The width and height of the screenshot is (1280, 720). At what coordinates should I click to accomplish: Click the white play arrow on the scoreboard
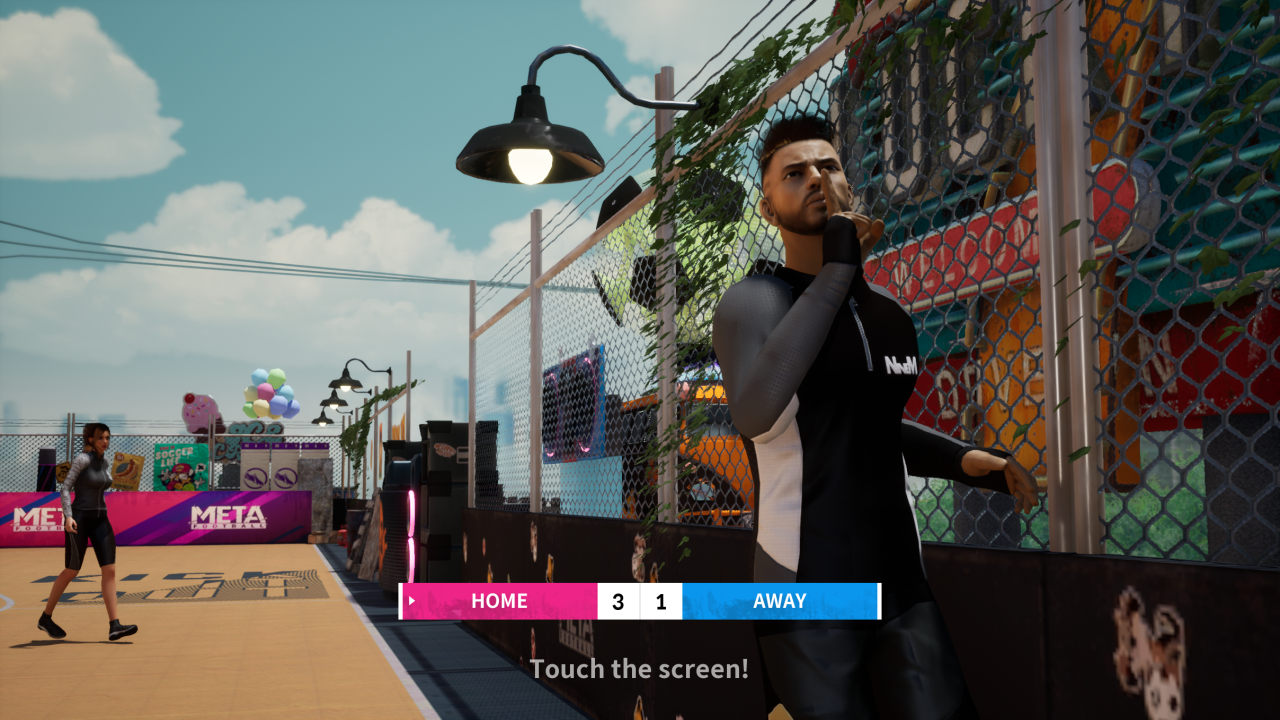click(x=410, y=601)
